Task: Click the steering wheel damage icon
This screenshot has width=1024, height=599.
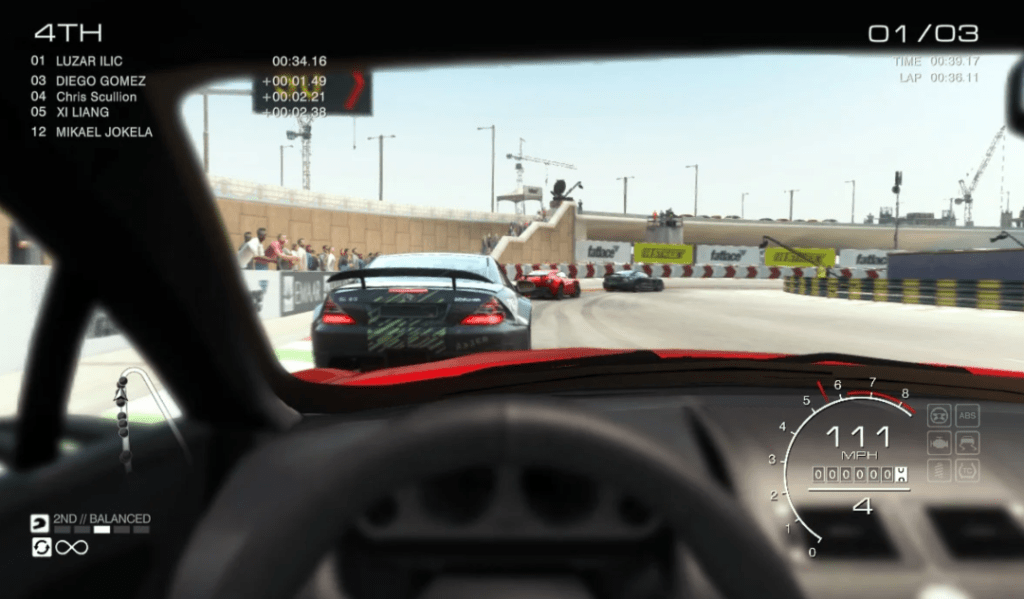Action: [939, 414]
